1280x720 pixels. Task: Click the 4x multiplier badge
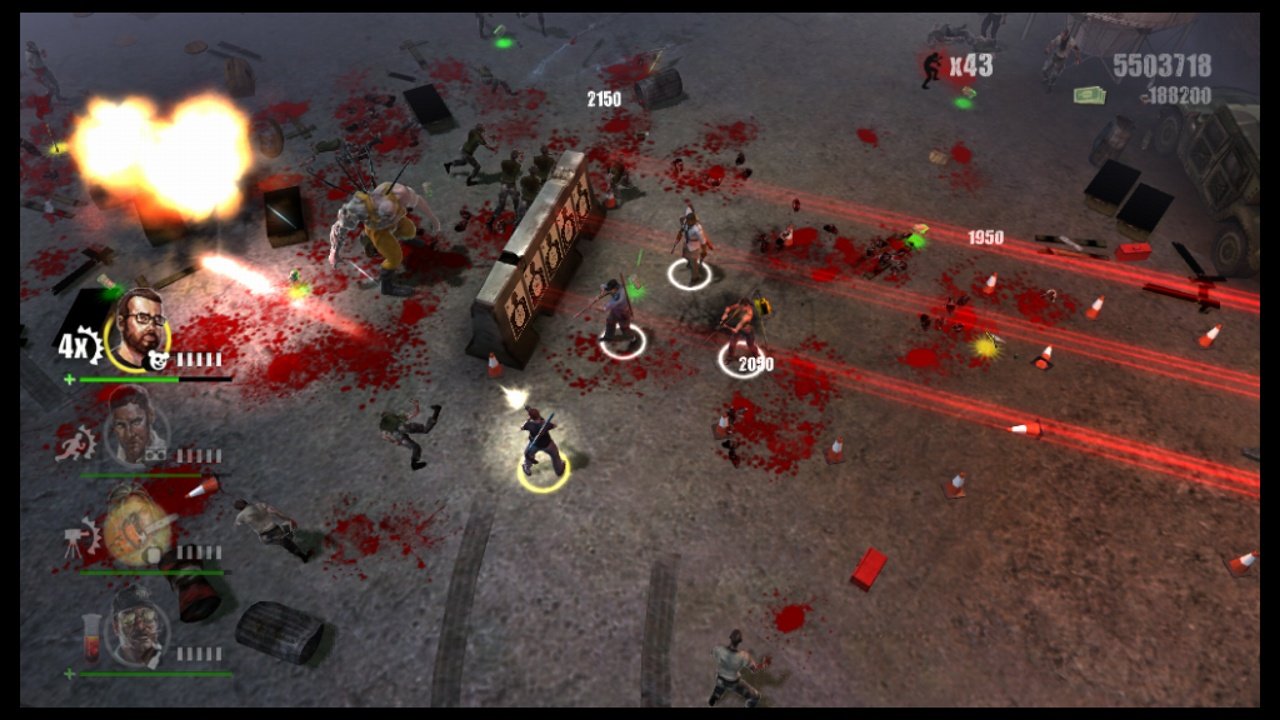(x=76, y=344)
